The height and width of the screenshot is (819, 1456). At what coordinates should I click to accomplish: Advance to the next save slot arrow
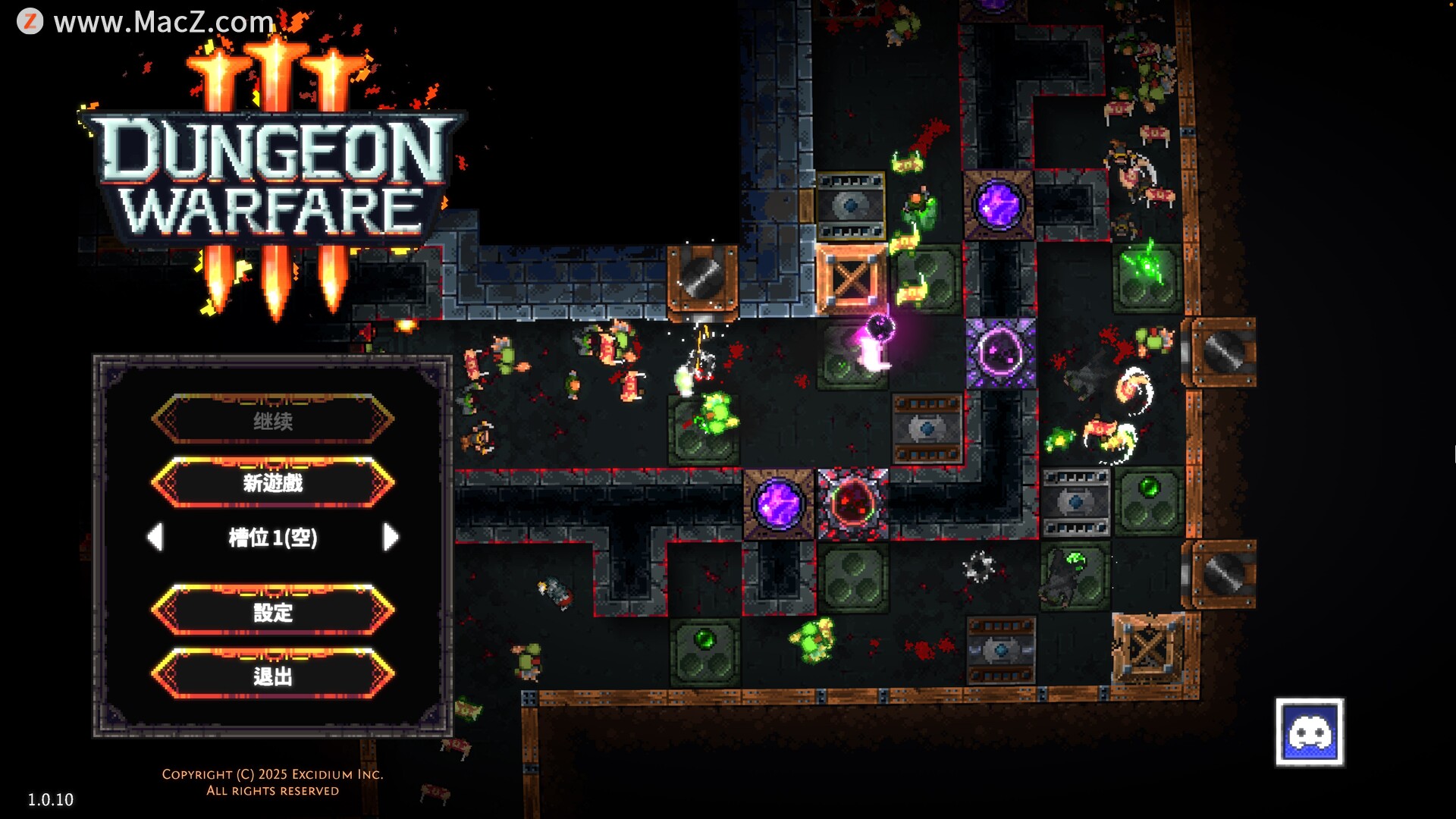click(x=391, y=537)
